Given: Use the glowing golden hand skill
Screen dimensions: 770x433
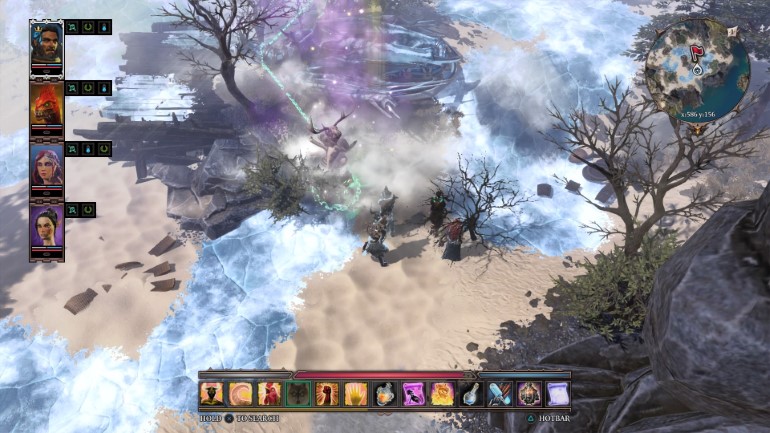Looking at the screenshot, I should 356,394.
